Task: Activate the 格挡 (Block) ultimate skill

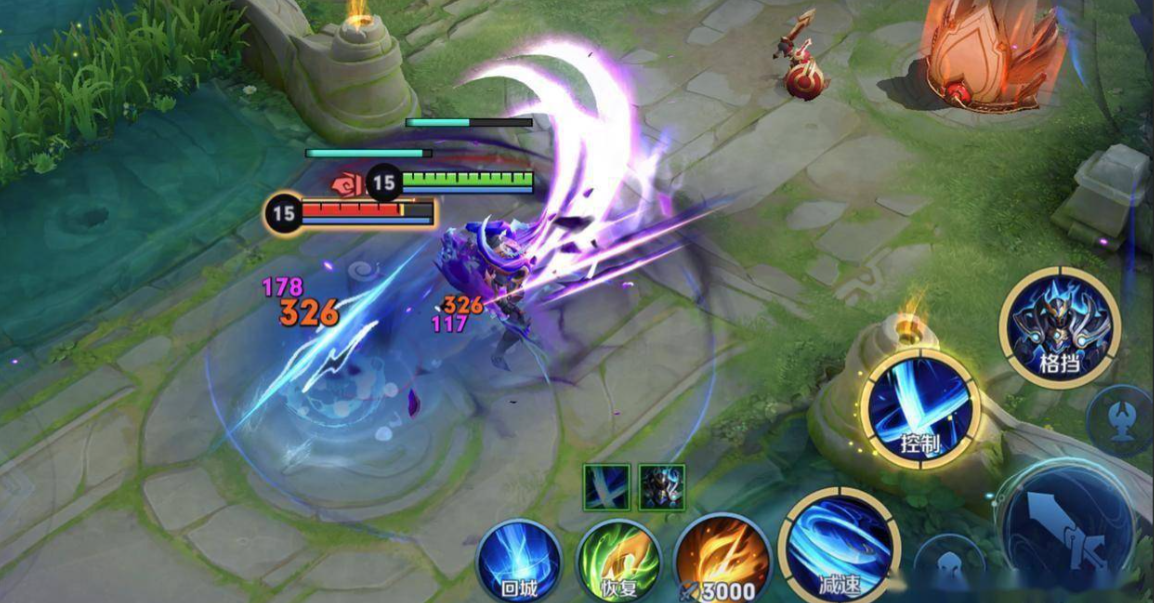Action: tap(1059, 325)
